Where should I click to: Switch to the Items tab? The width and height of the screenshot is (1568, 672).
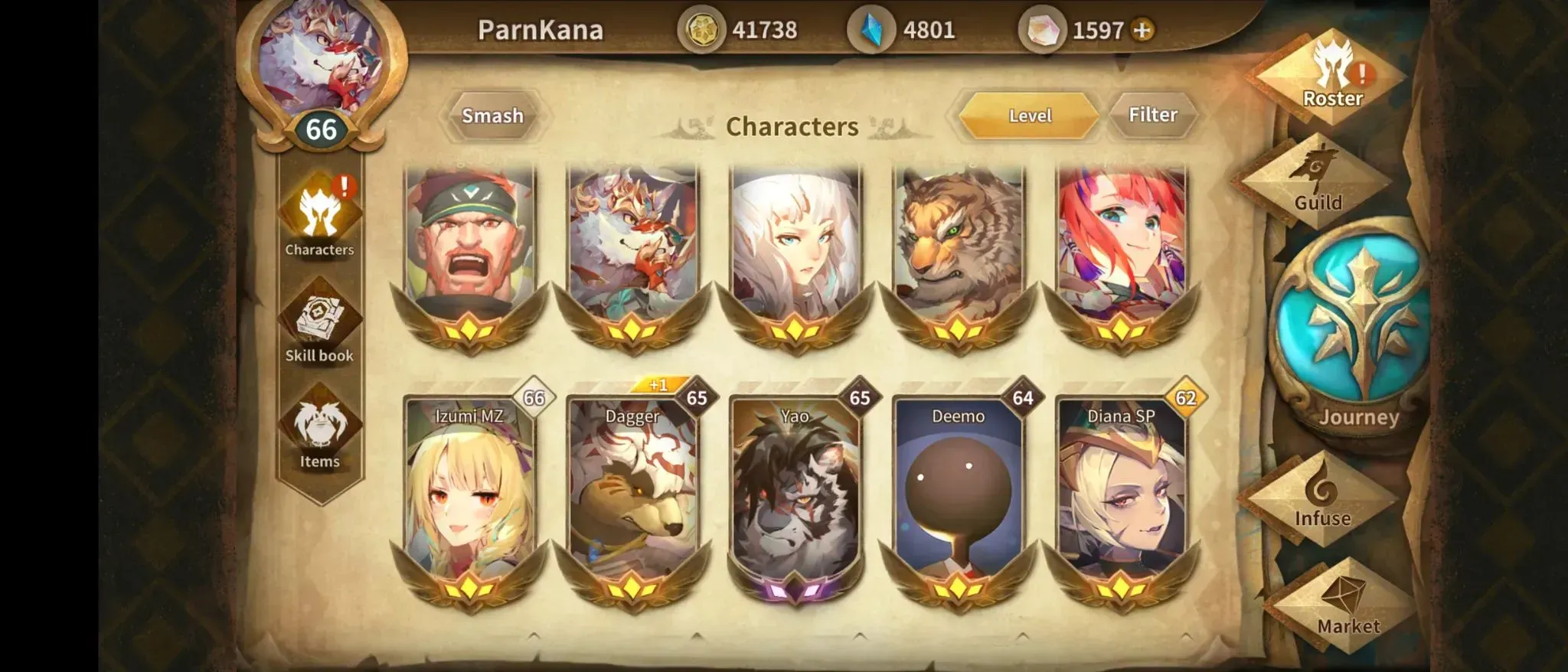pos(319,432)
